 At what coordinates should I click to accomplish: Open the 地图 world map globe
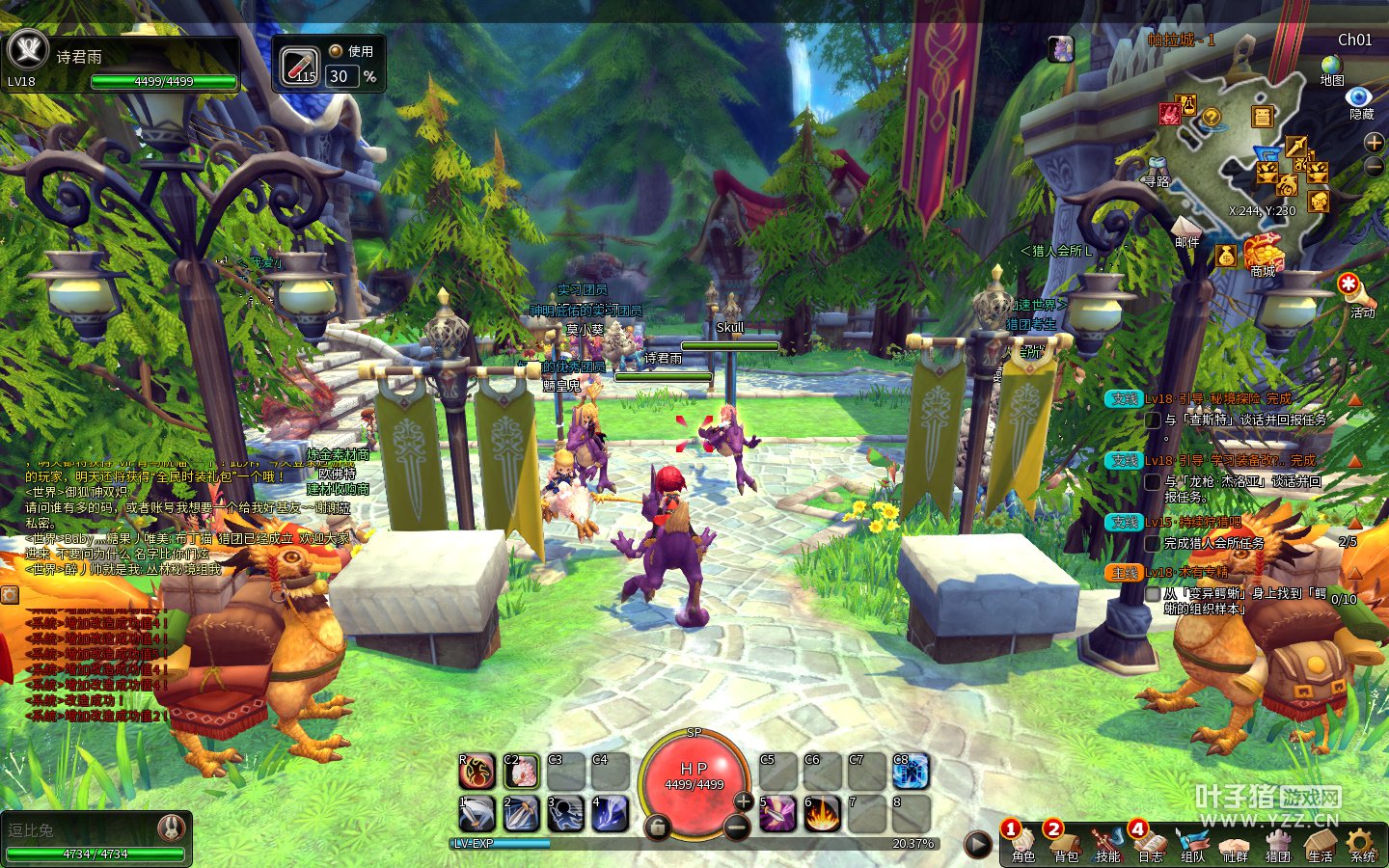point(1331,68)
